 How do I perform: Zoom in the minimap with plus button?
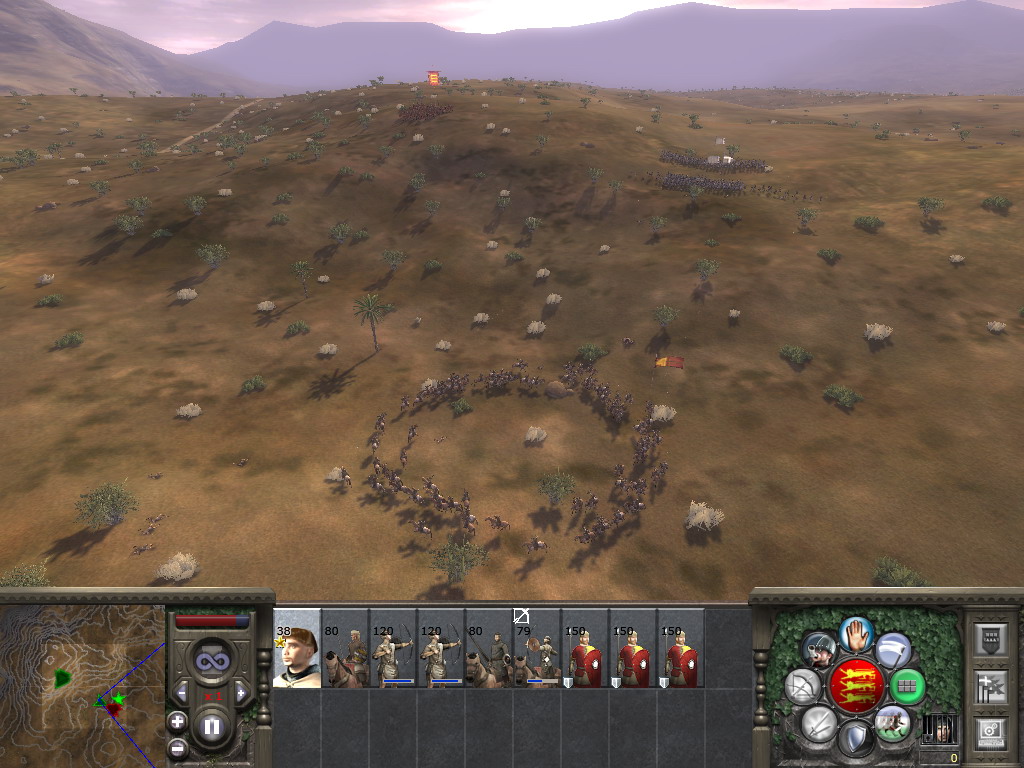177,720
